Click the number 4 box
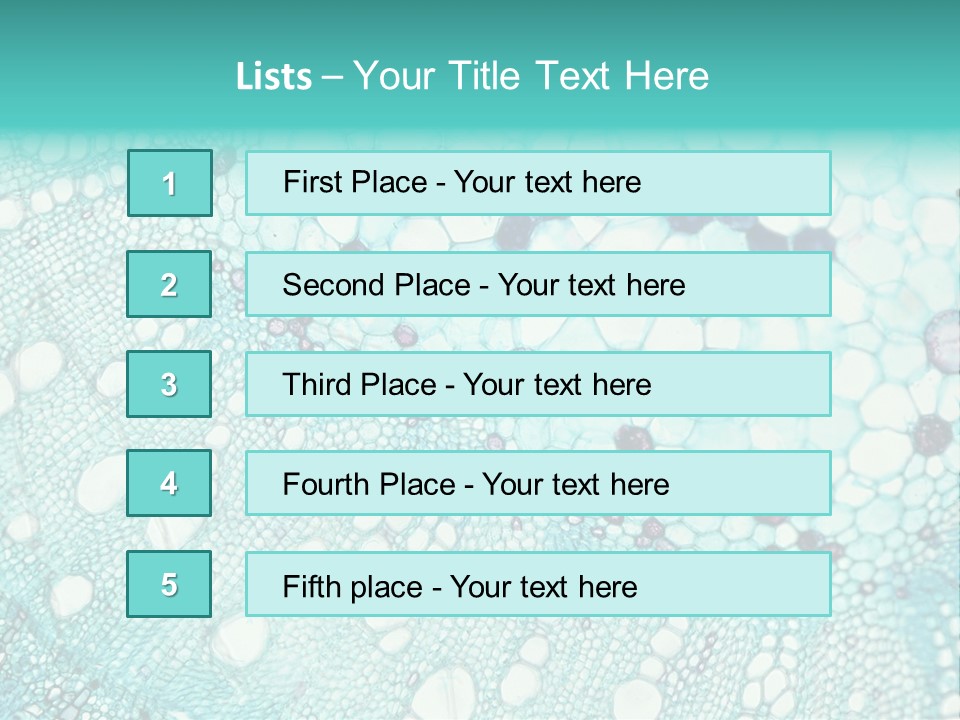Viewport: 960px width, 720px height. tap(169, 484)
